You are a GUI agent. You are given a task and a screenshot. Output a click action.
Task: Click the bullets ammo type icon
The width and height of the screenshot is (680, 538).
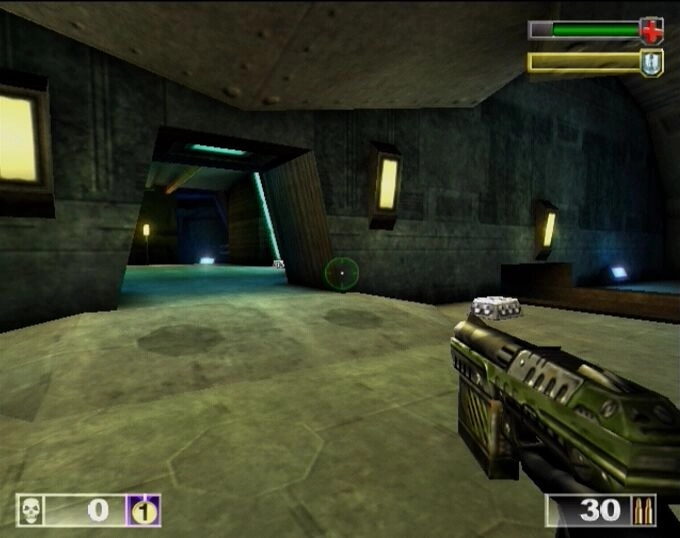644,511
